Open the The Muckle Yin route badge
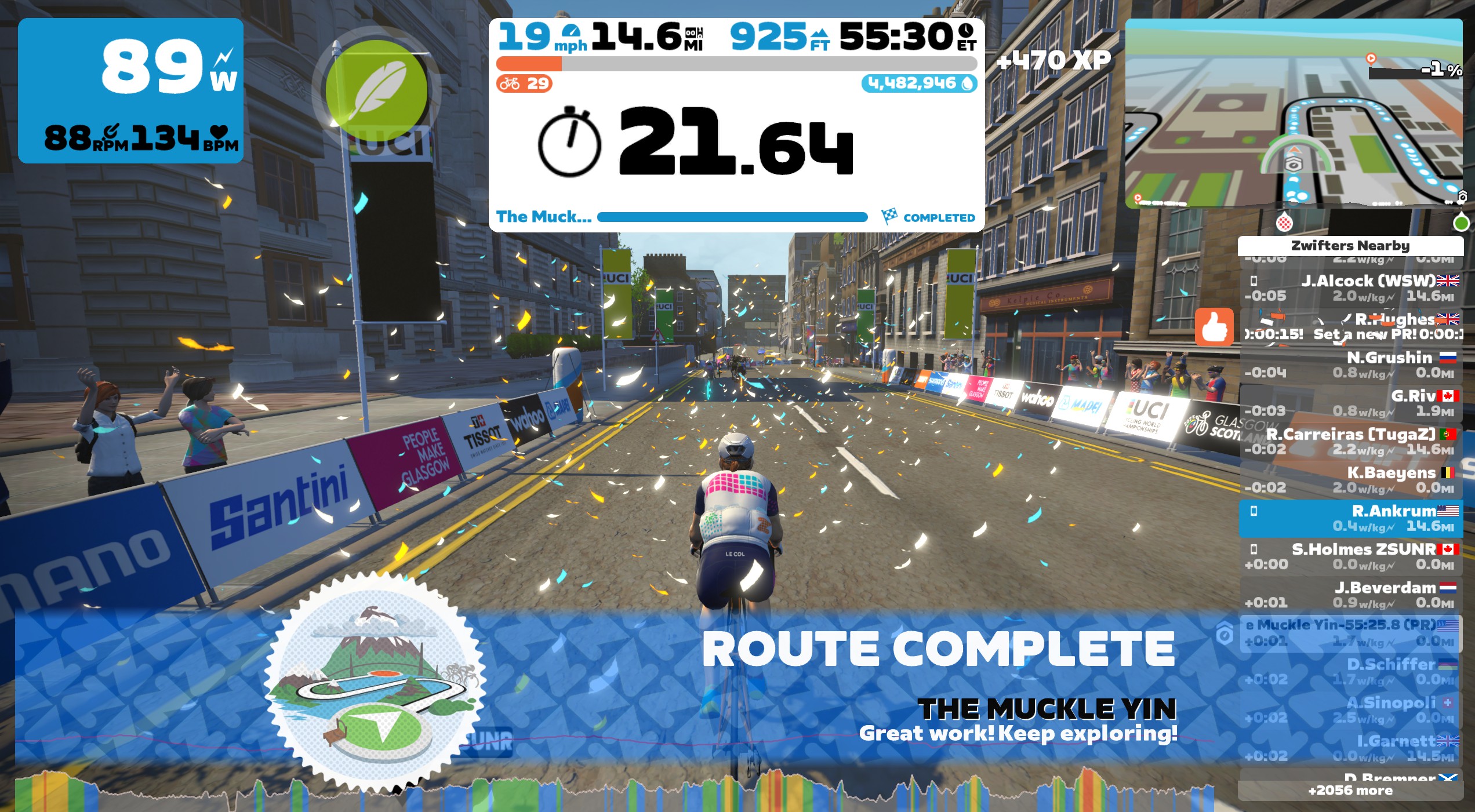The width and height of the screenshot is (1475, 812). [x=375, y=682]
